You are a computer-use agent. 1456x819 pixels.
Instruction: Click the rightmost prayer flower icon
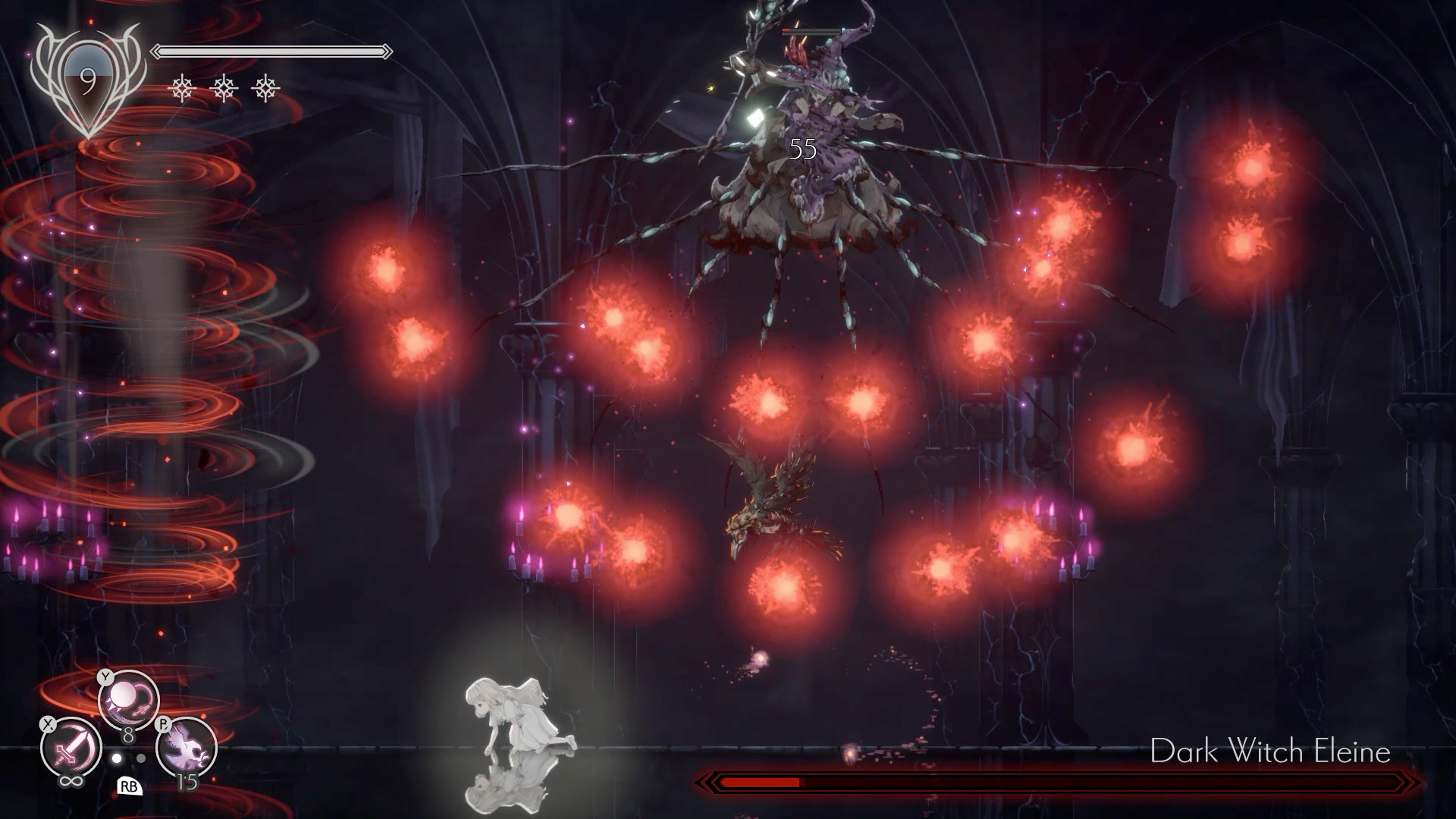pos(265,87)
